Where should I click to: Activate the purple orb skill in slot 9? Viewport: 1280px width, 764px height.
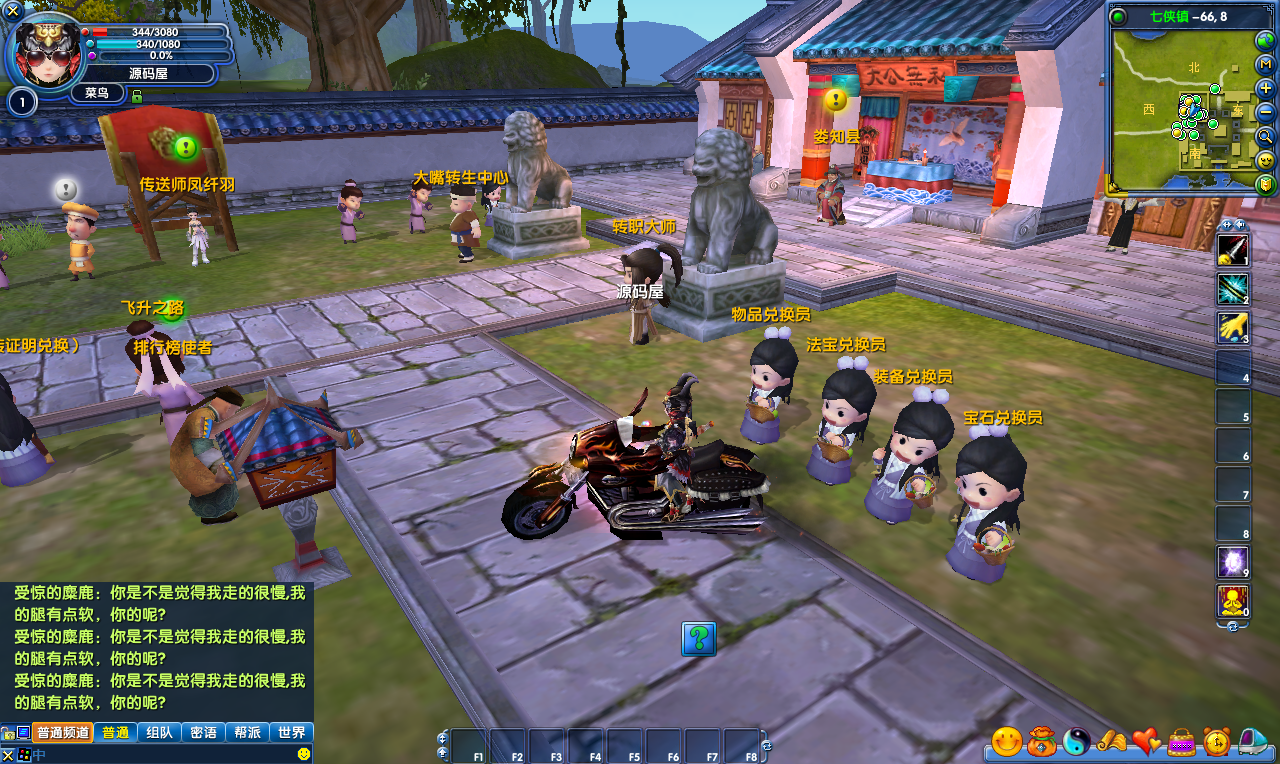tap(1232, 562)
